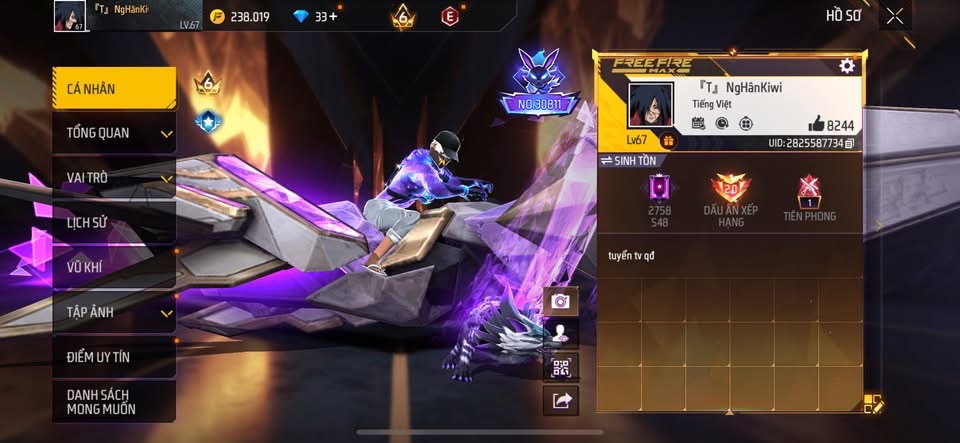Select the Madara profile avatar in card
Image resolution: width=960 pixels, height=443 pixels.
tap(650, 106)
